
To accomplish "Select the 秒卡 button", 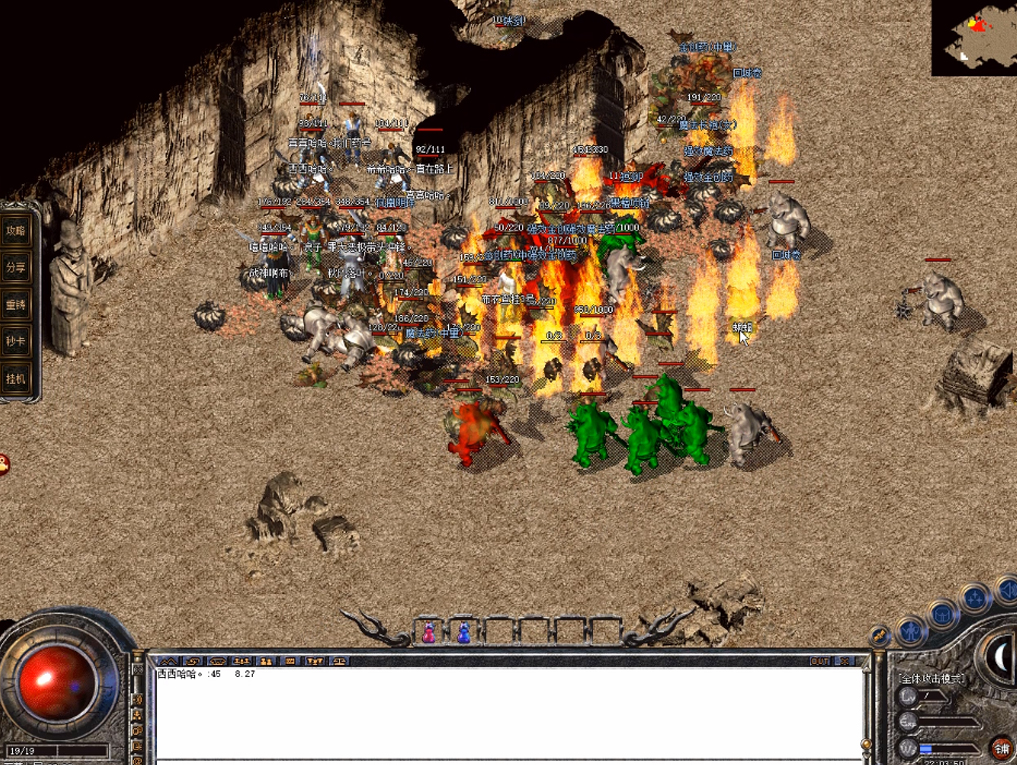I will (x=15, y=341).
